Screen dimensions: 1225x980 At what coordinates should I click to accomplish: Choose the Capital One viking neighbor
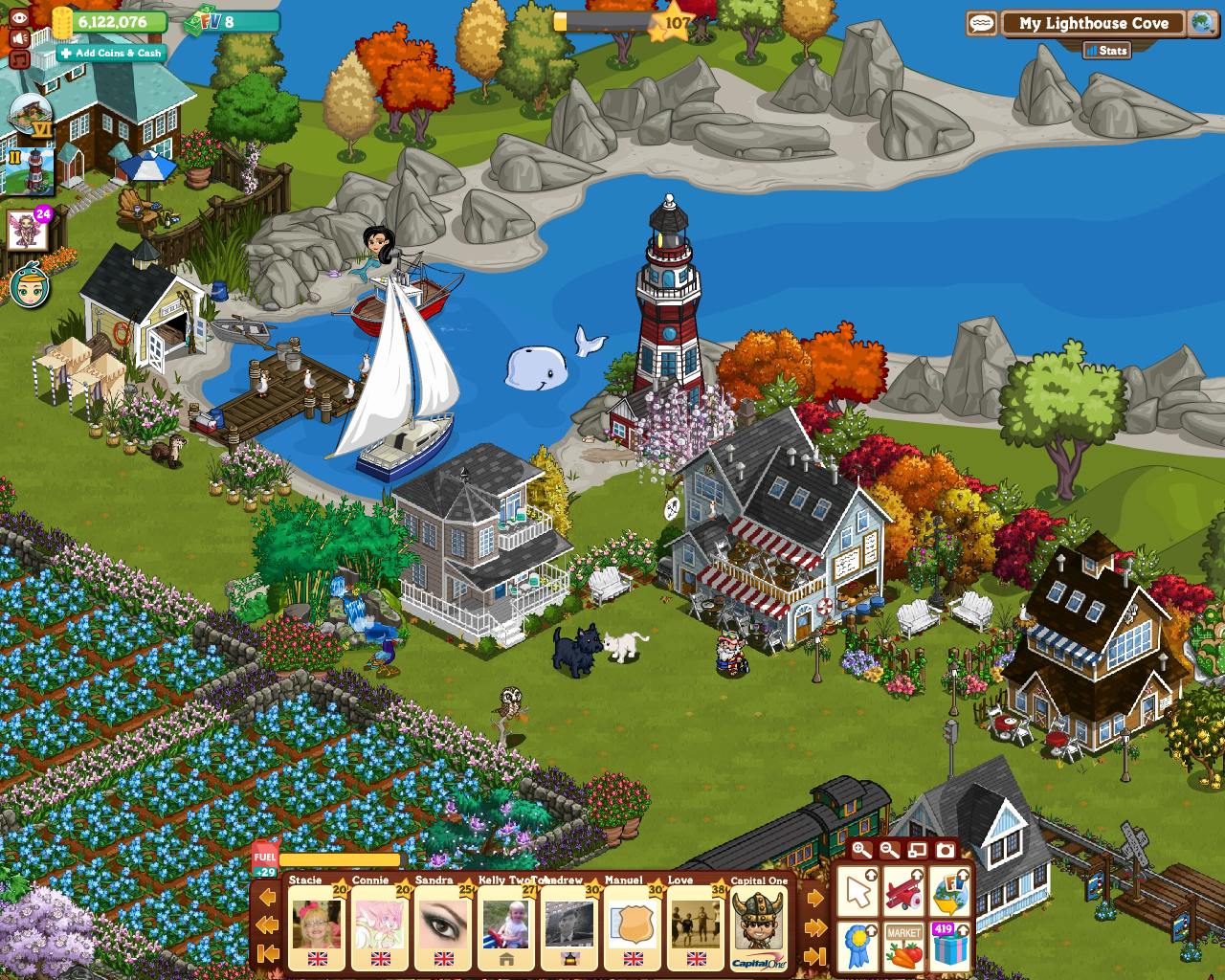click(x=759, y=924)
